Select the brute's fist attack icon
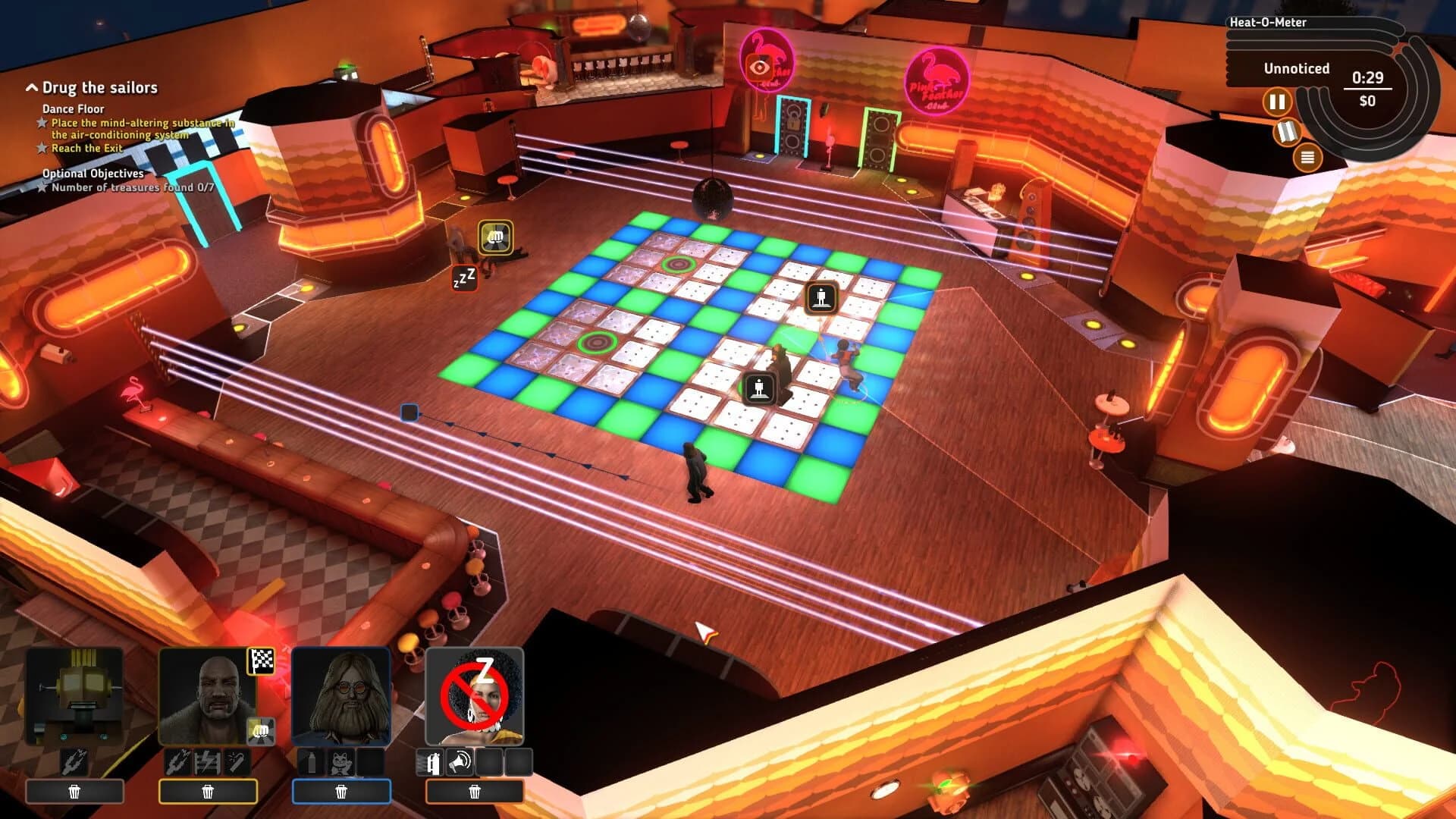This screenshot has width=1456, height=819. click(260, 730)
